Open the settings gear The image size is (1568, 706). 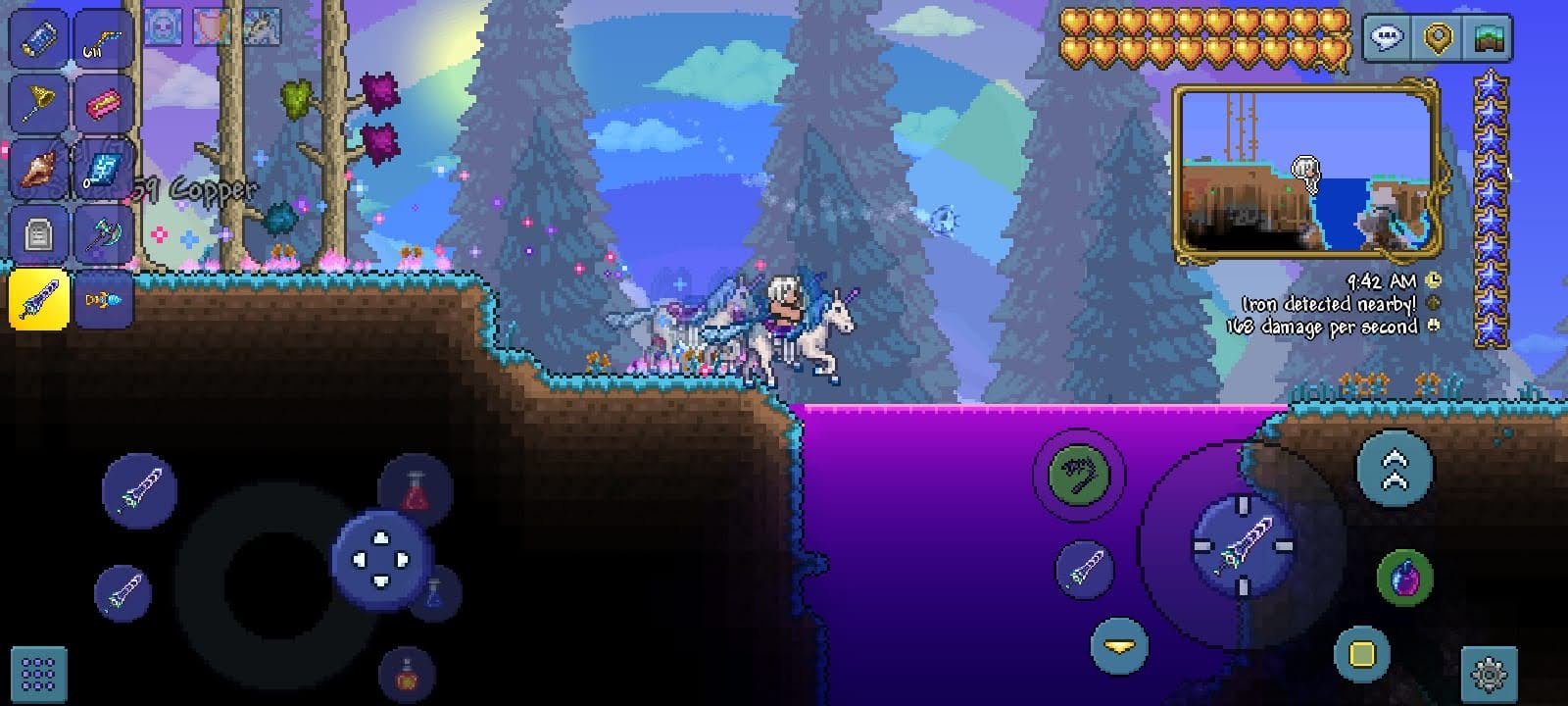(1489, 675)
